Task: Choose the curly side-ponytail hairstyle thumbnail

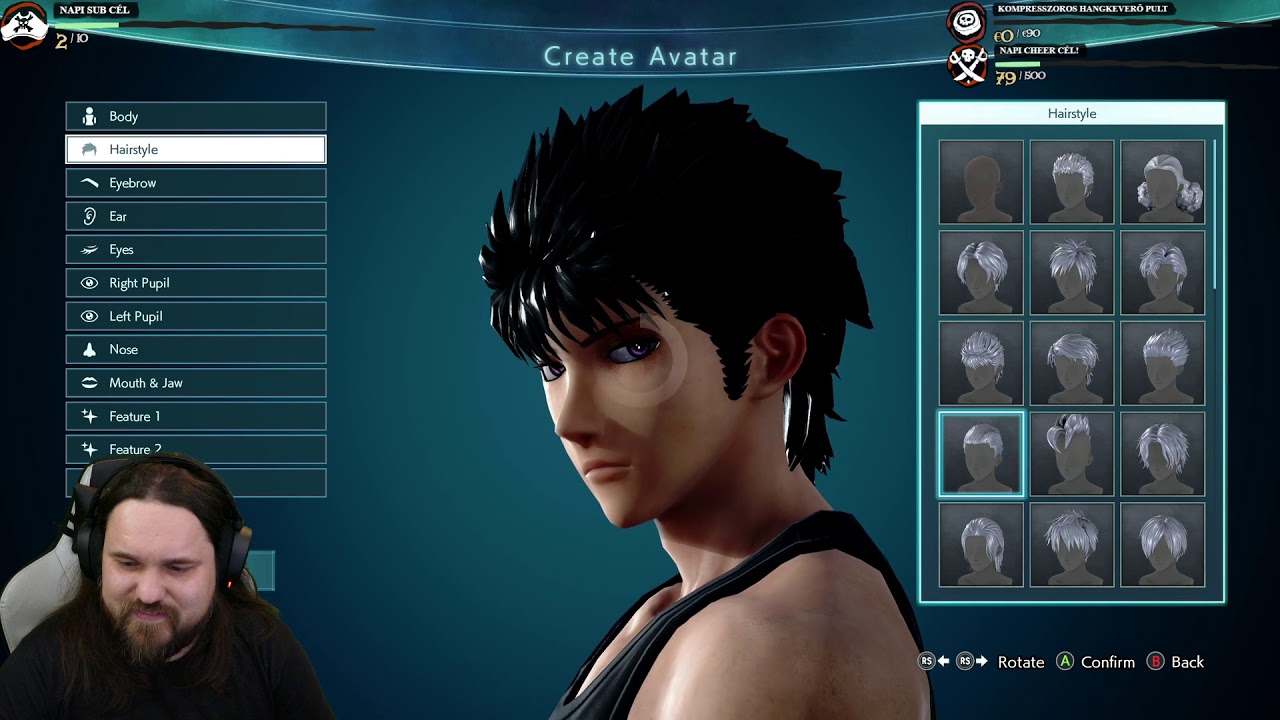Action: 1162,181
